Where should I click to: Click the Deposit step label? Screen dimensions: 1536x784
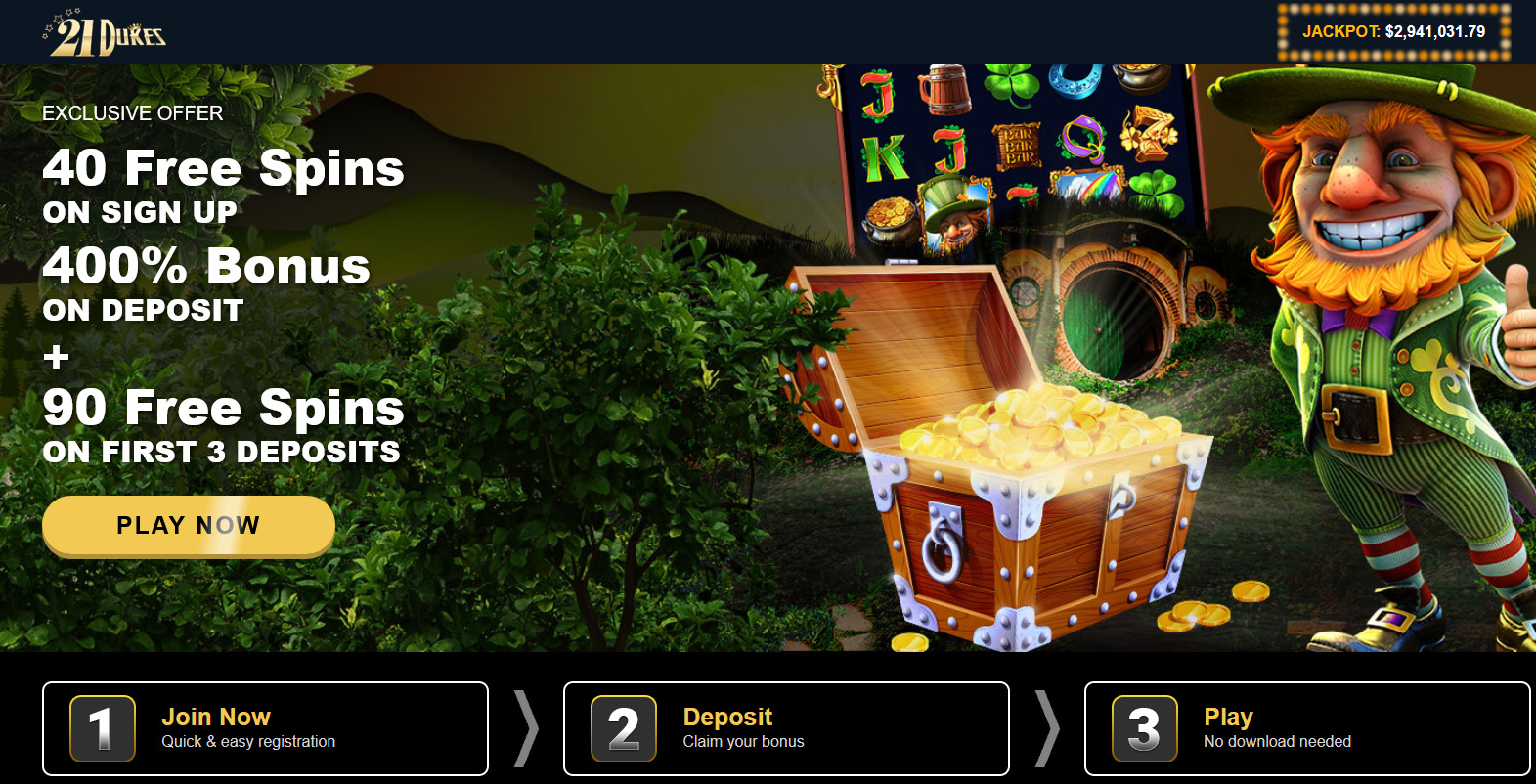(x=727, y=716)
